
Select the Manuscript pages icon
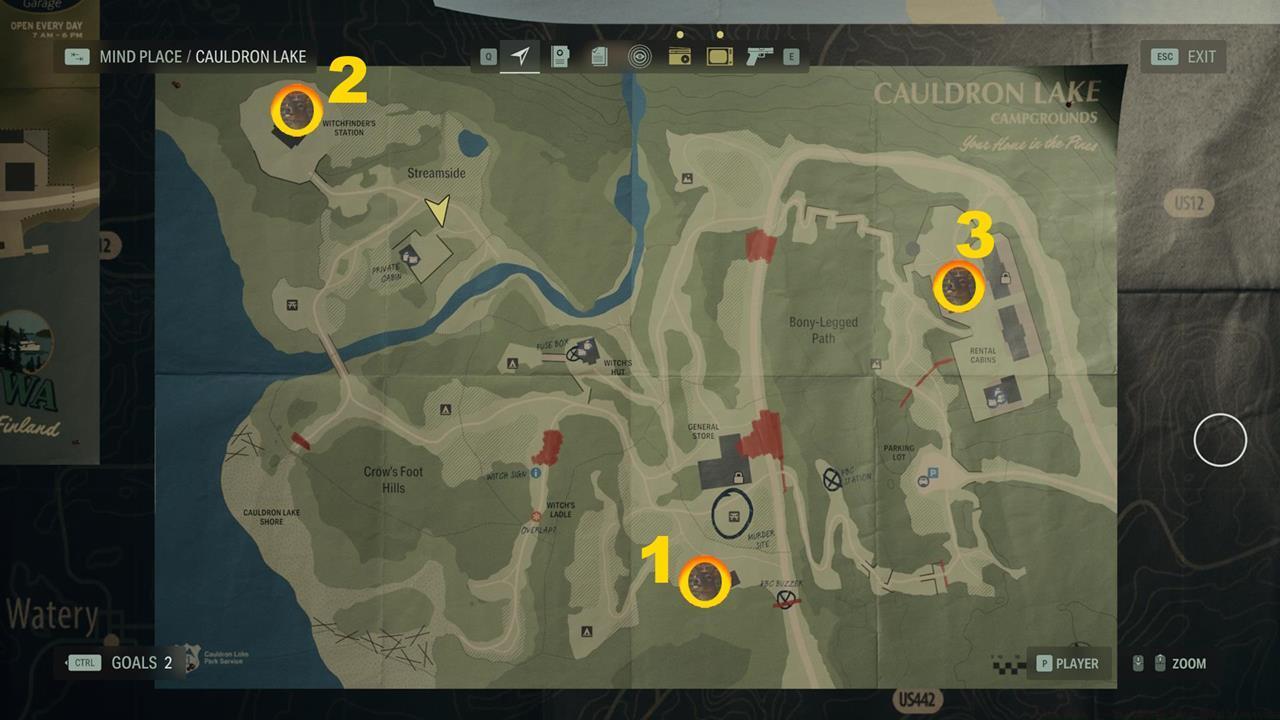[x=598, y=57]
